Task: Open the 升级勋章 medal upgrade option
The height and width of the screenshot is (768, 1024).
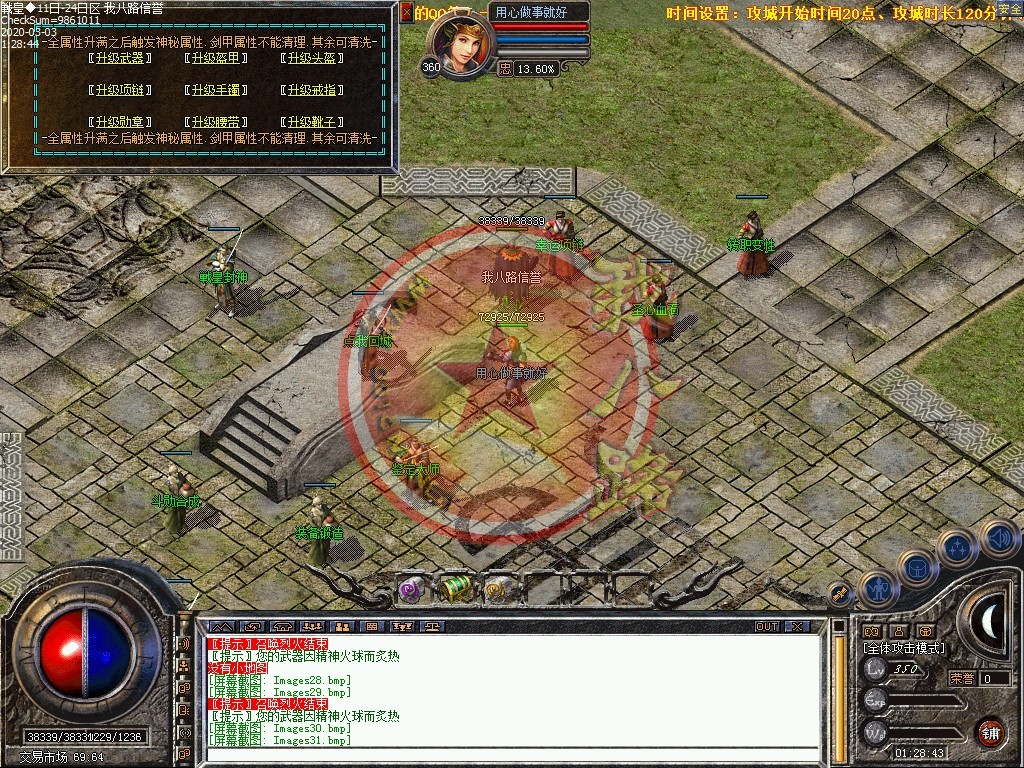Action: click(118, 122)
